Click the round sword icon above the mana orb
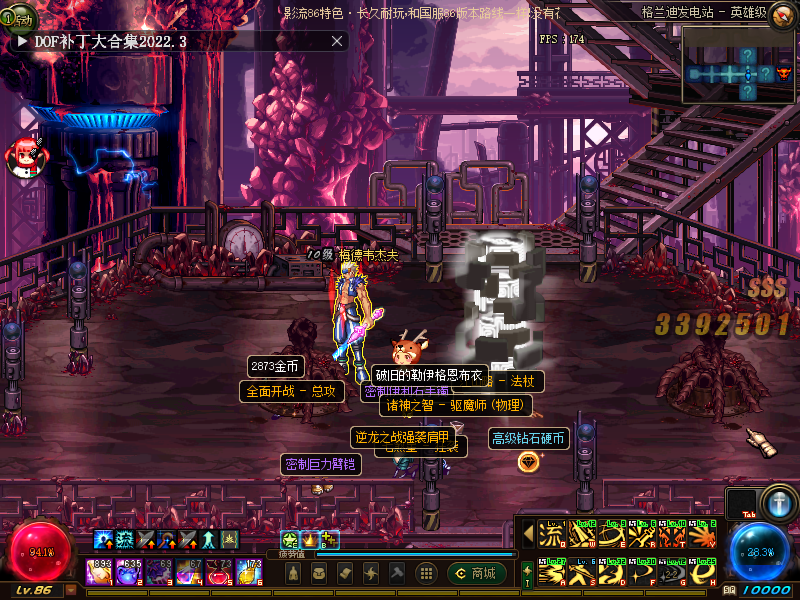Viewport: 800px width, 600px height. (x=777, y=501)
